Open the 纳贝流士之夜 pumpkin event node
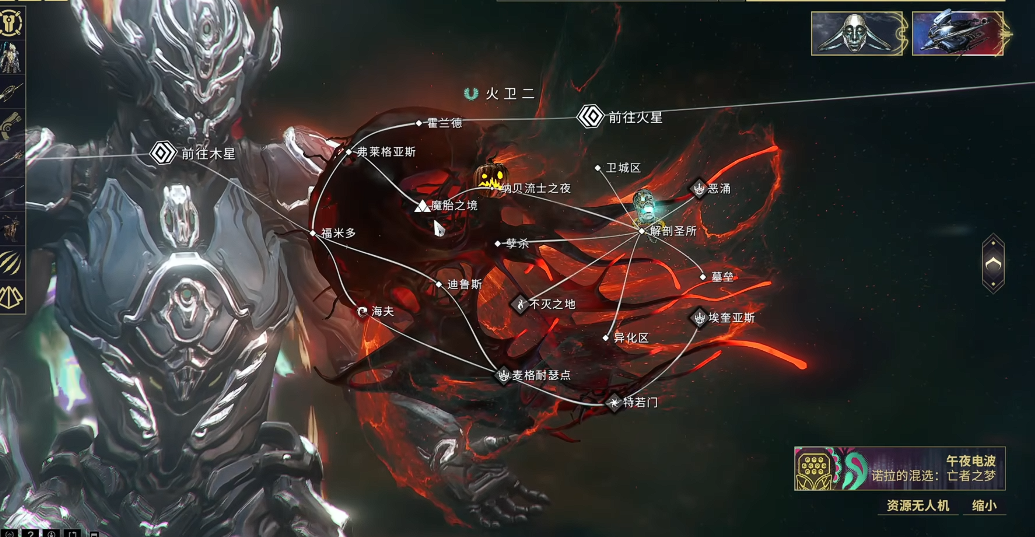 (x=490, y=178)
